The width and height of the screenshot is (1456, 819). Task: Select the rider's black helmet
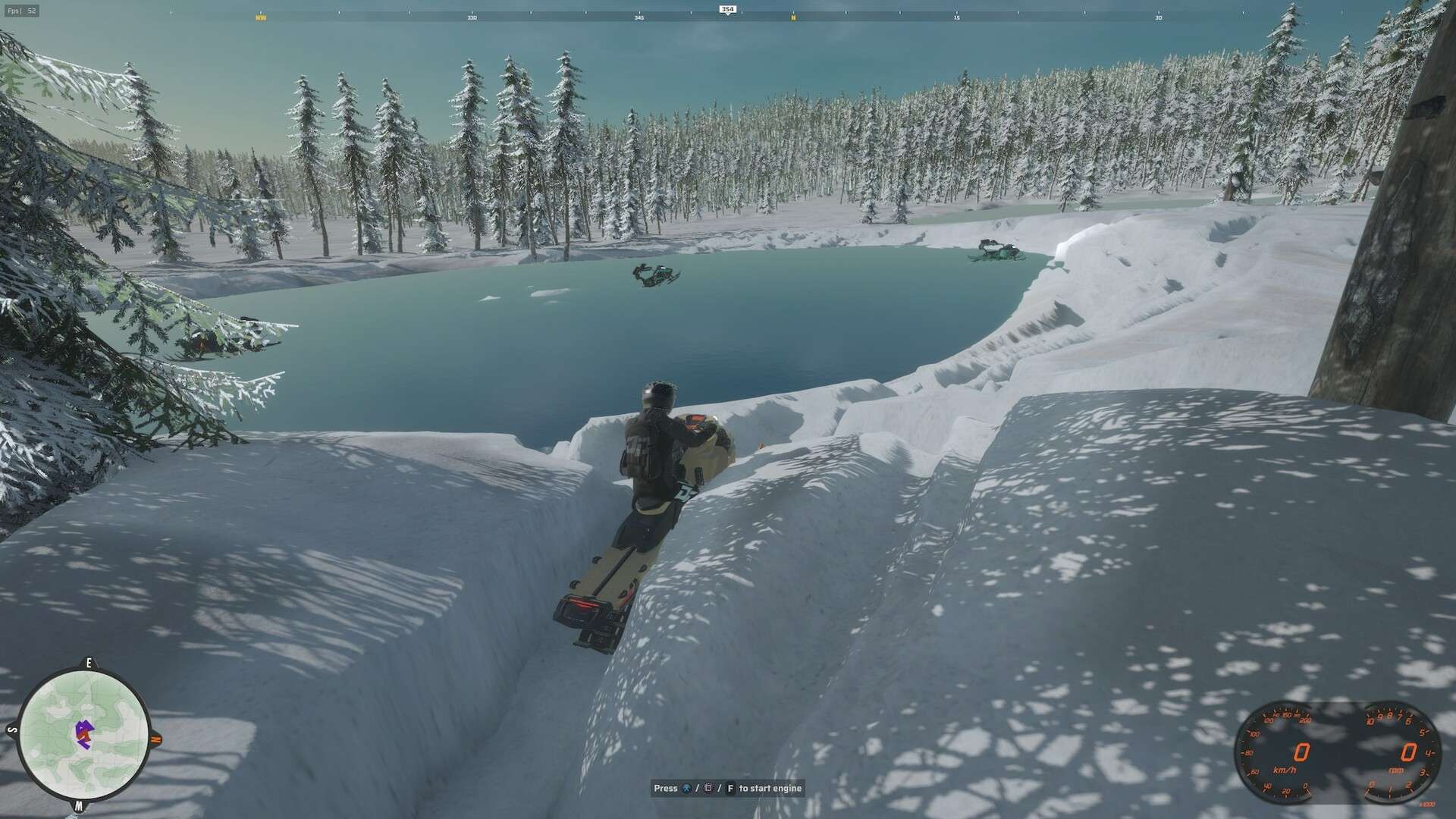point(657,396)
